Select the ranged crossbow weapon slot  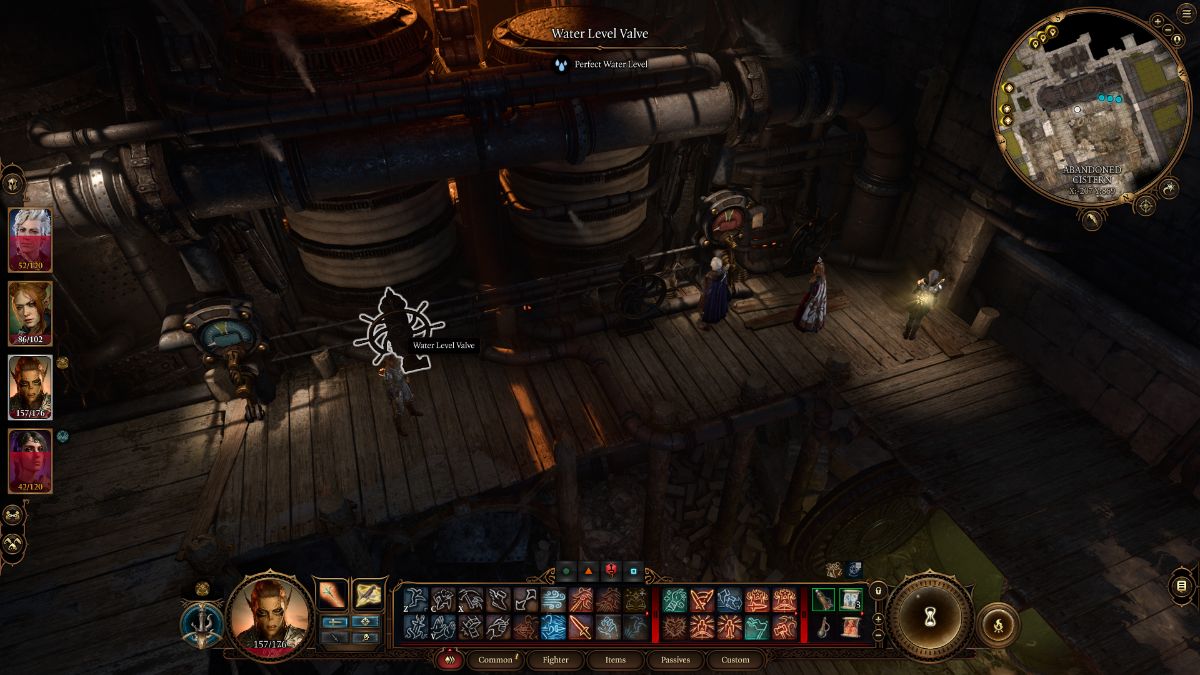369,595
